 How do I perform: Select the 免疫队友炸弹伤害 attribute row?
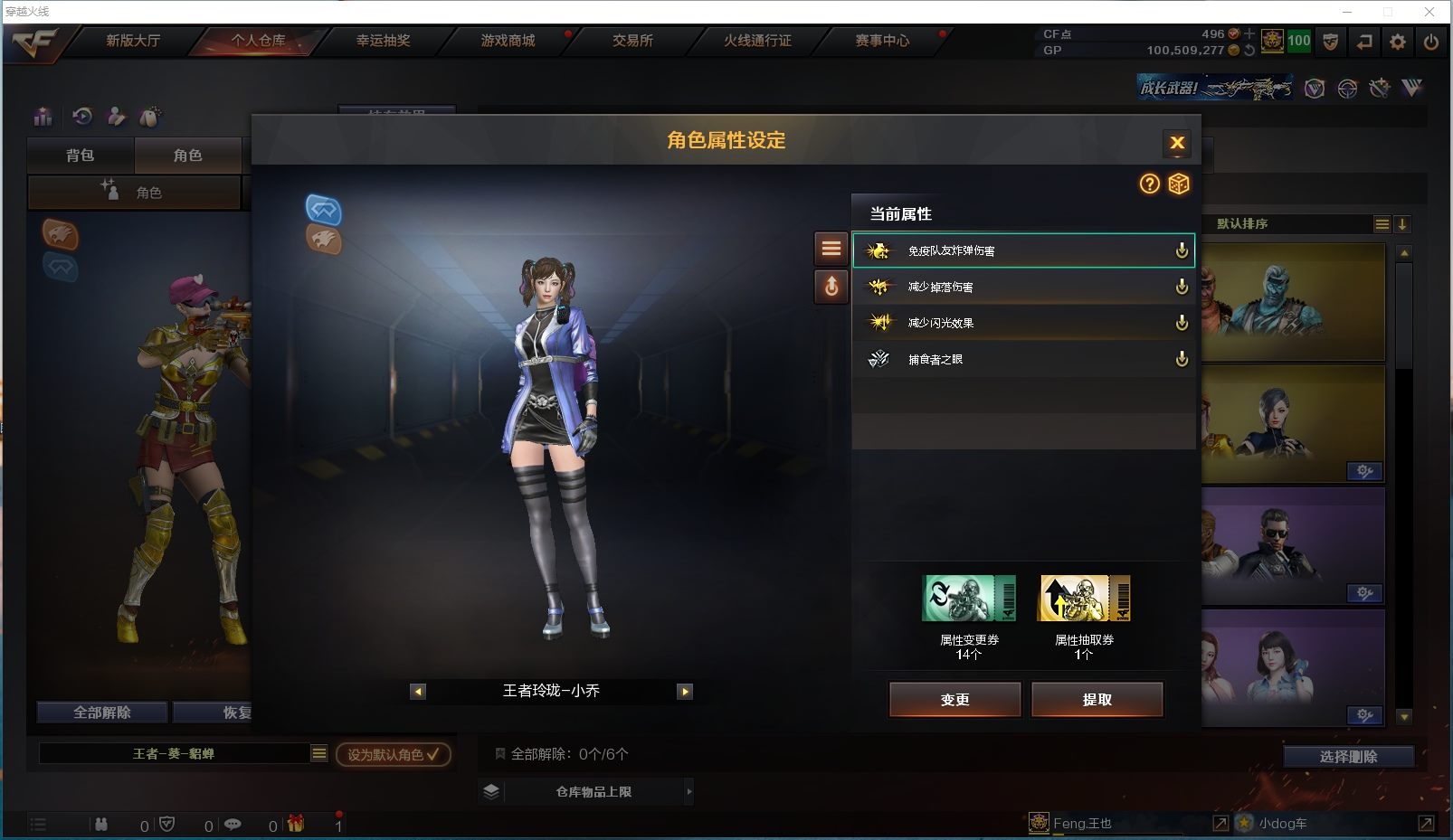click(x=1022, y=250)
